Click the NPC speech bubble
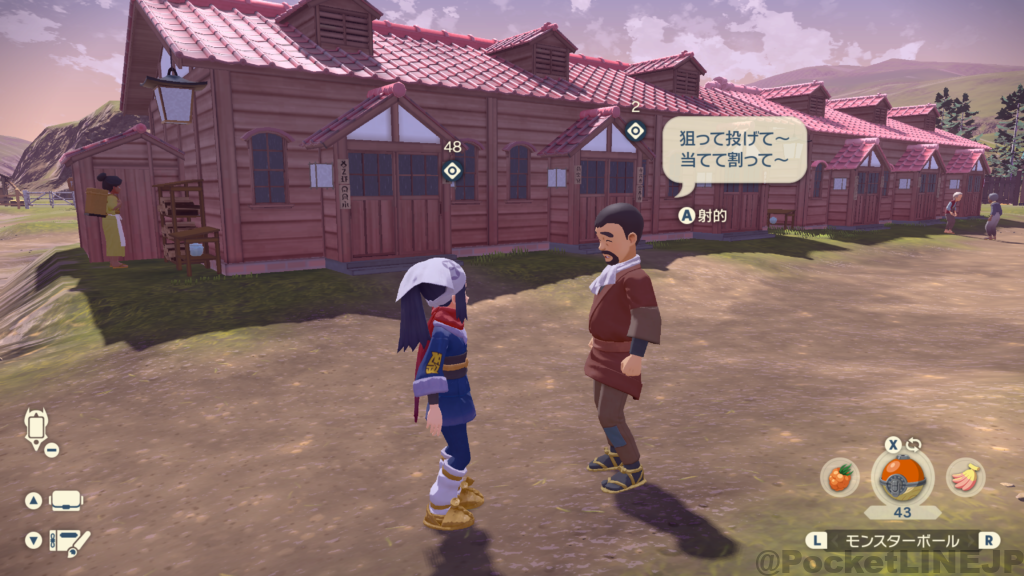The width and height of the screenshot is (1024, 576). pos(734,150)
